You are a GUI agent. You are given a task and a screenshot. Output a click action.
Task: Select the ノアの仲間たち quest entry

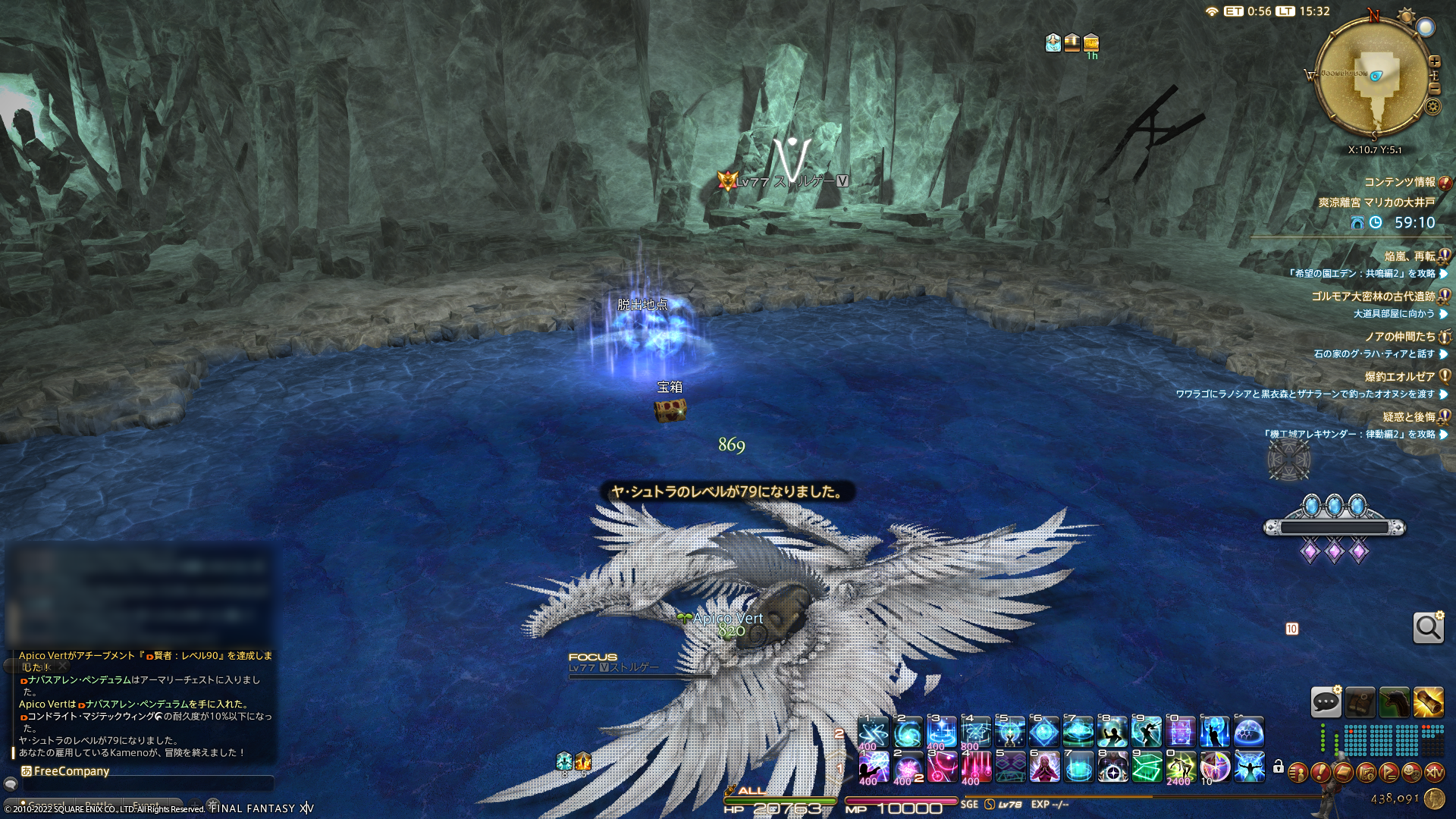pyautogui.click(x=1399, y=337)
